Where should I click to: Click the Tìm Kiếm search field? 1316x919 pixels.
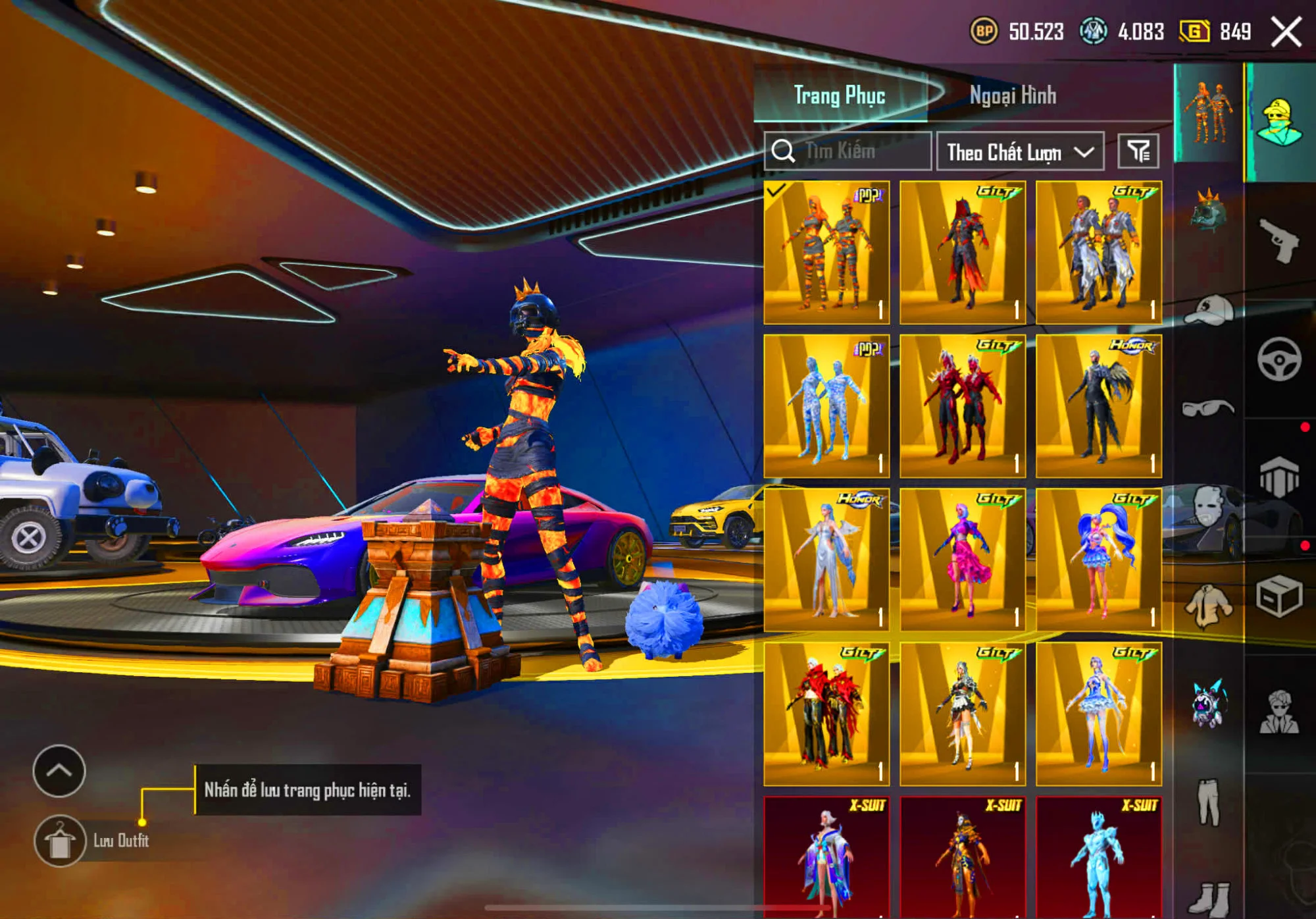click(848, 151)
